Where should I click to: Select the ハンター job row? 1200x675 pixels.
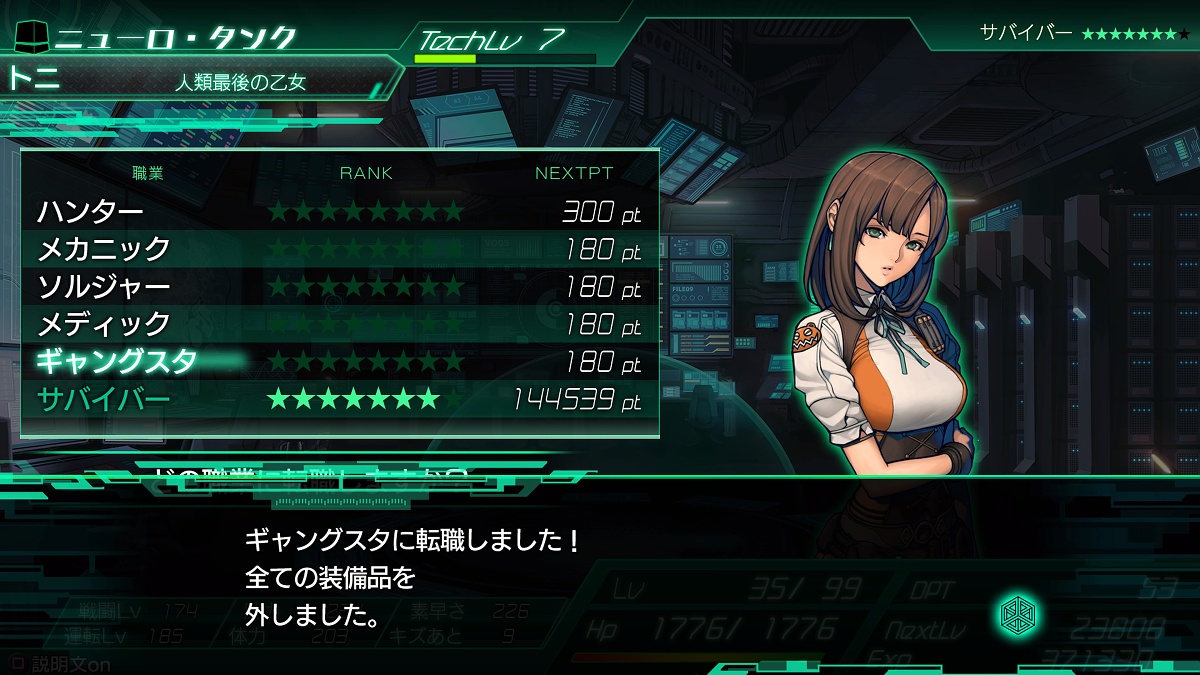click(340, 212)
